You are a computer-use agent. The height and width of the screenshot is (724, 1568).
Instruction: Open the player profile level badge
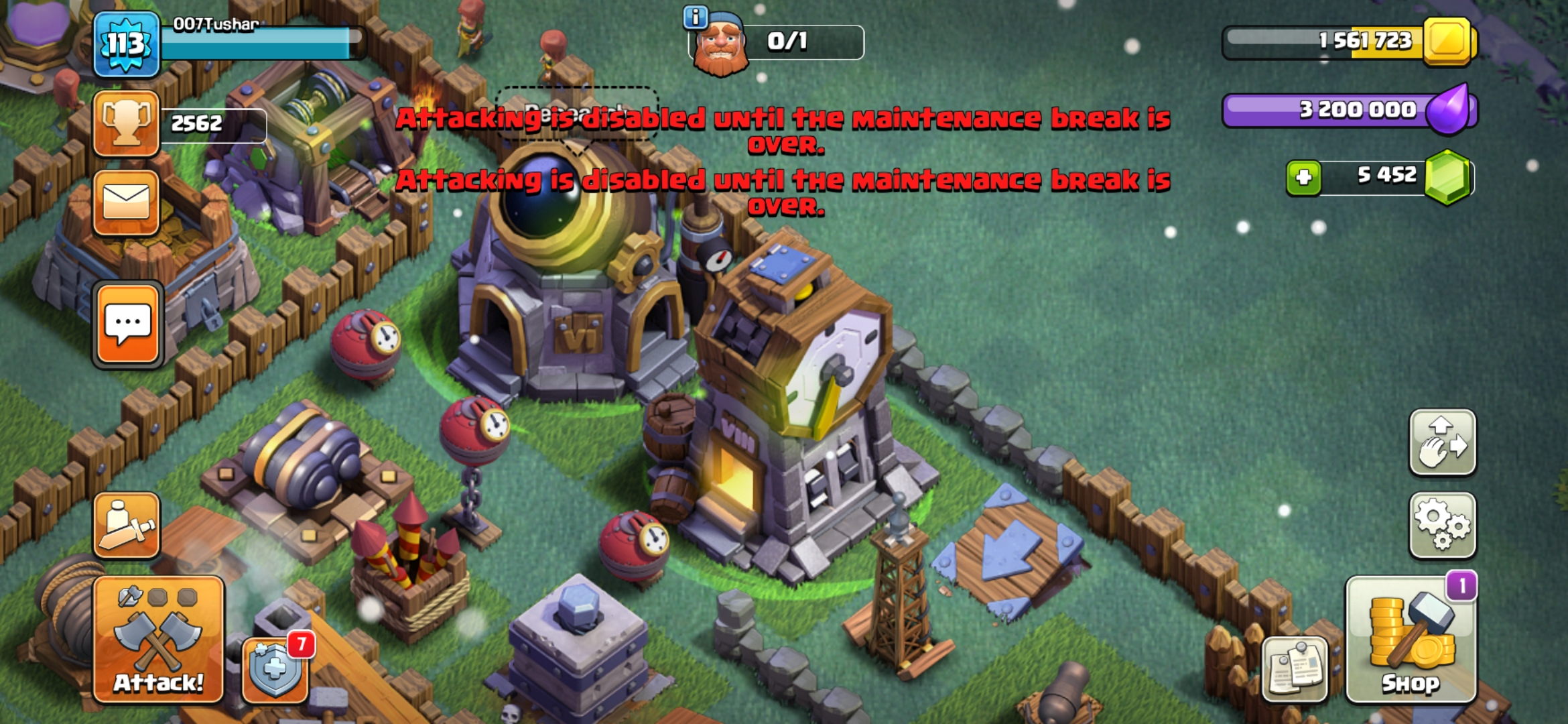(x=125, y=44)
